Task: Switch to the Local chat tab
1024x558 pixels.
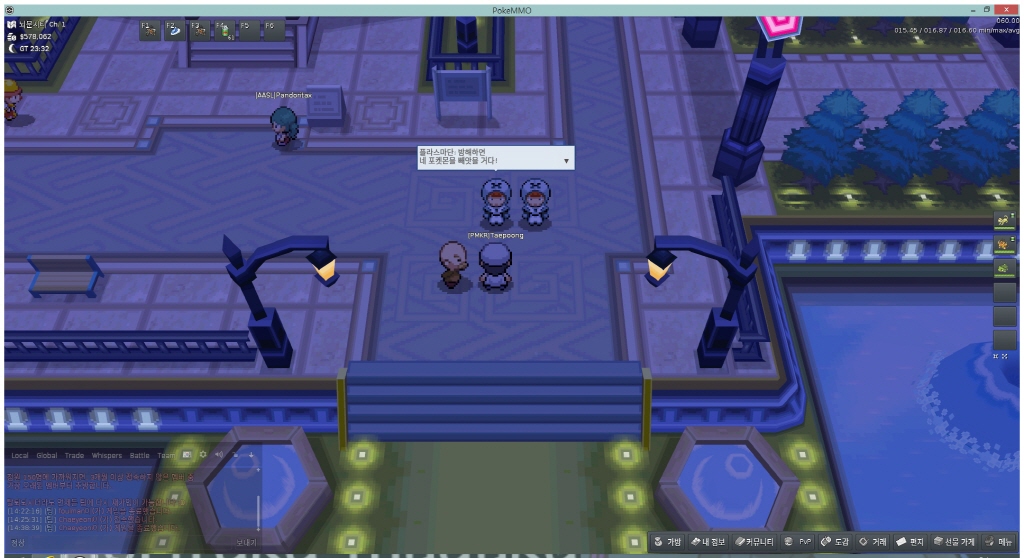Action: pyautogui.click(x=20, y=455)
